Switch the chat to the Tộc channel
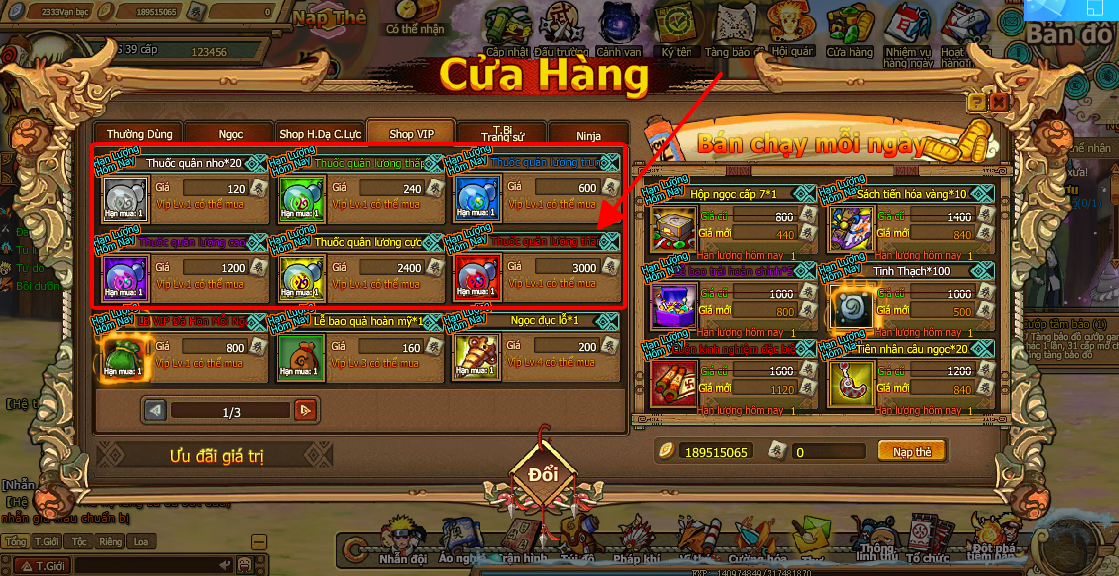Viewport: 1119px width, 576px height. coord(79,542)
